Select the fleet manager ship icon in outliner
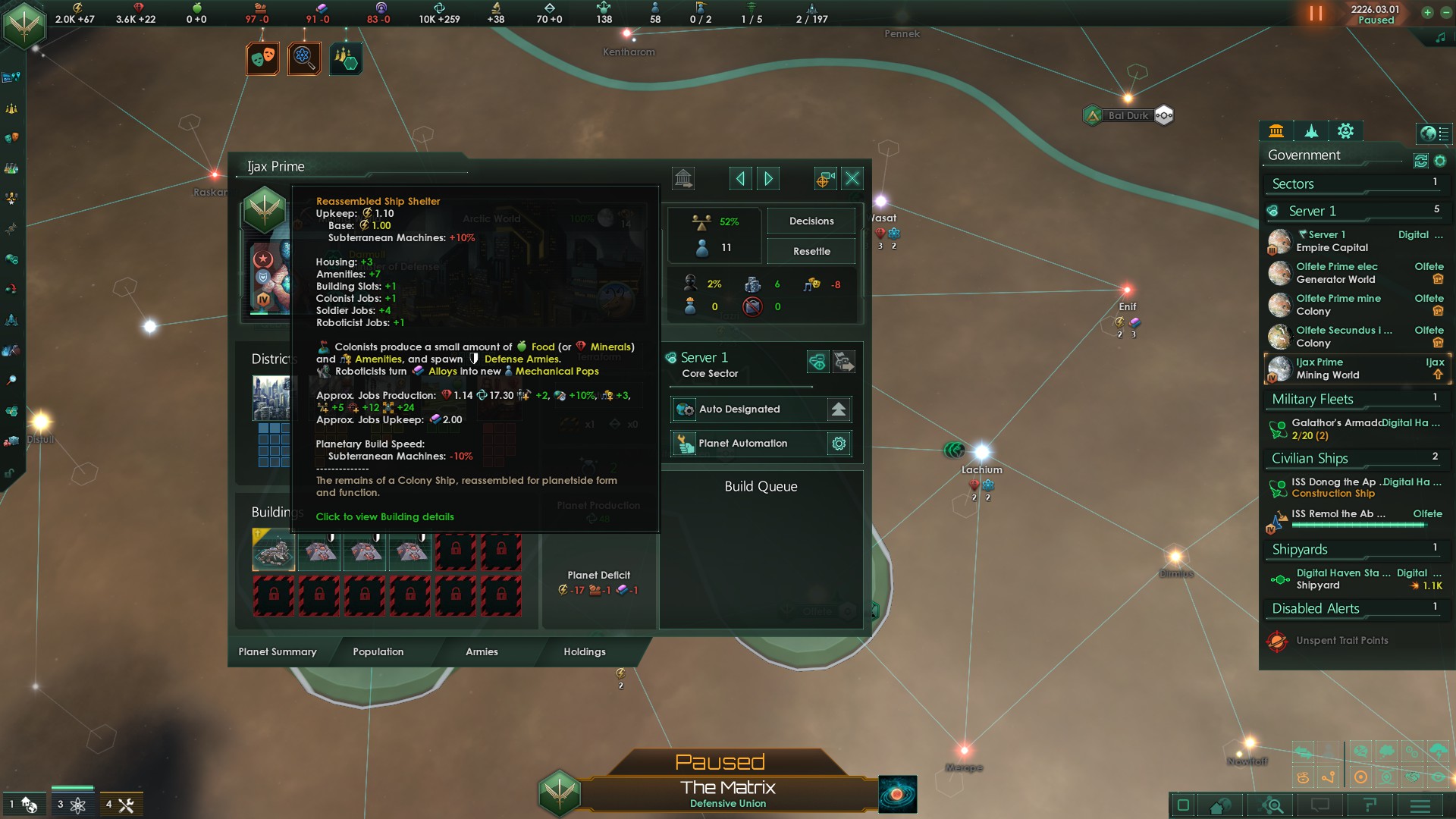This screenshot has width=1456, height=819. [1310, 132]
